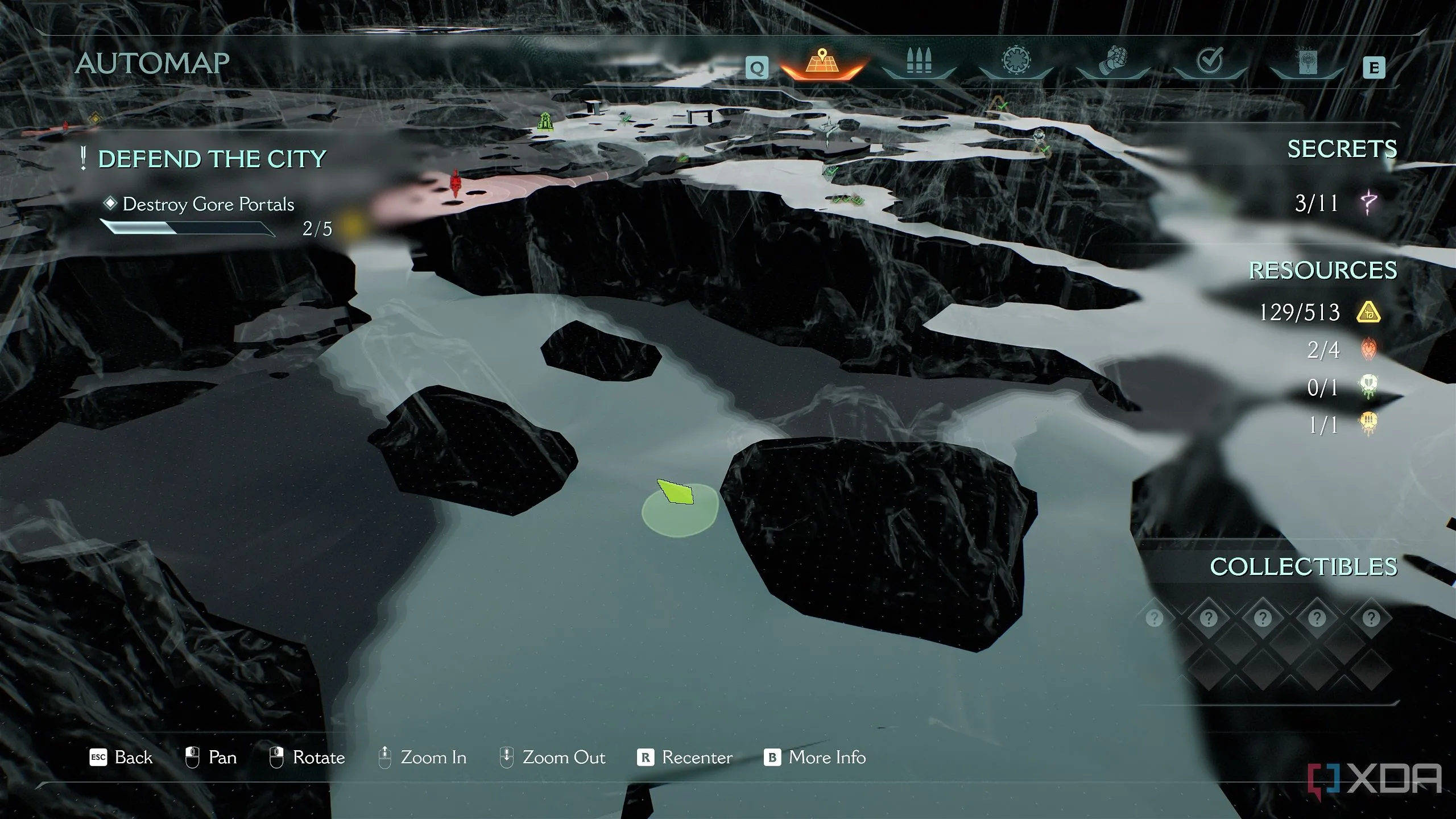Viewport: 1456px width, 819px height.
Task: Click the Back option in the footer
Action: pyautogui.click(x=122, y=758)
